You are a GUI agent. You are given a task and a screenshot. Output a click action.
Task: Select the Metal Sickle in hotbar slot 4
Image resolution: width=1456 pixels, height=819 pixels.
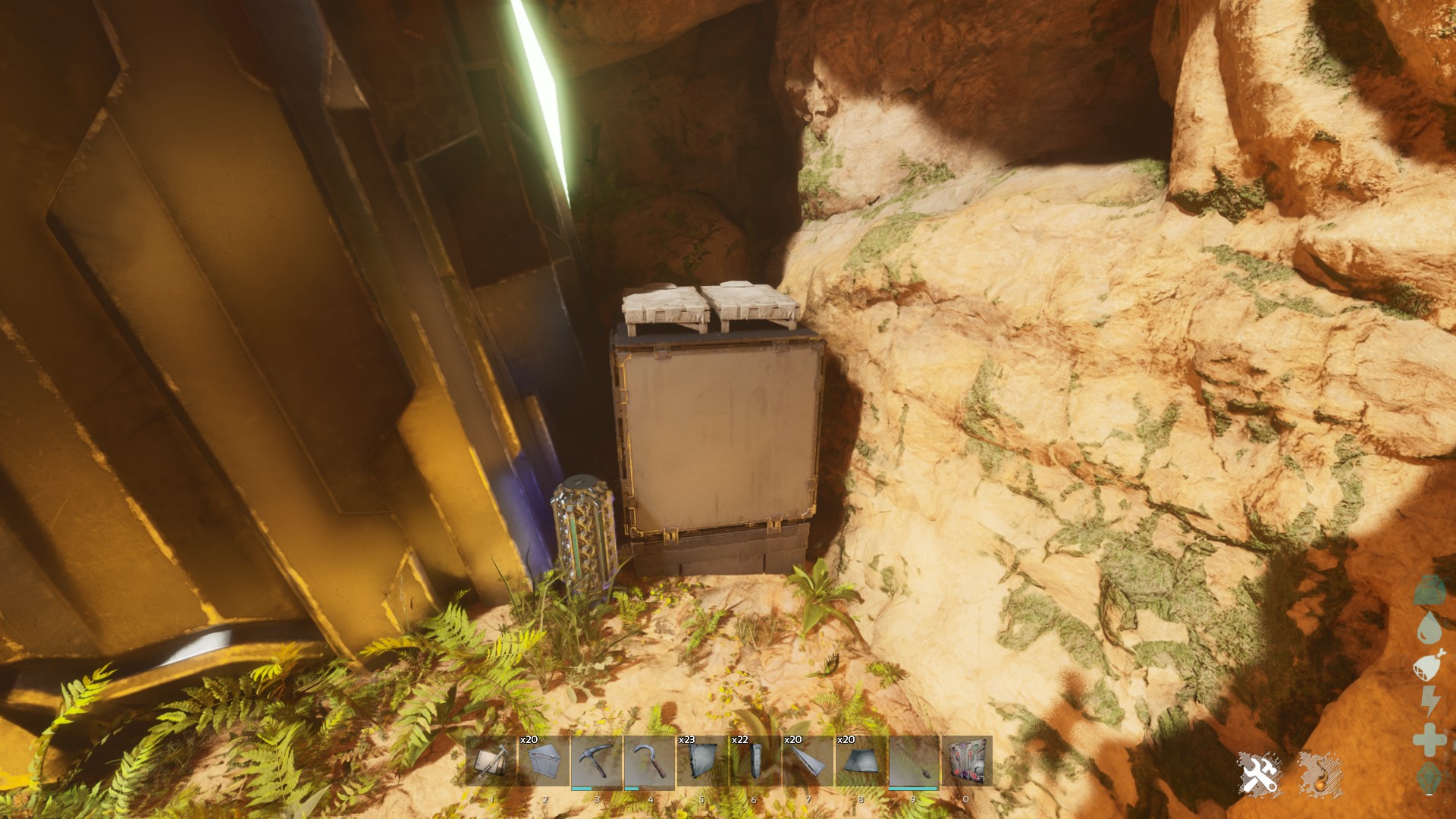pyautogui.click(x=649, y=761)
